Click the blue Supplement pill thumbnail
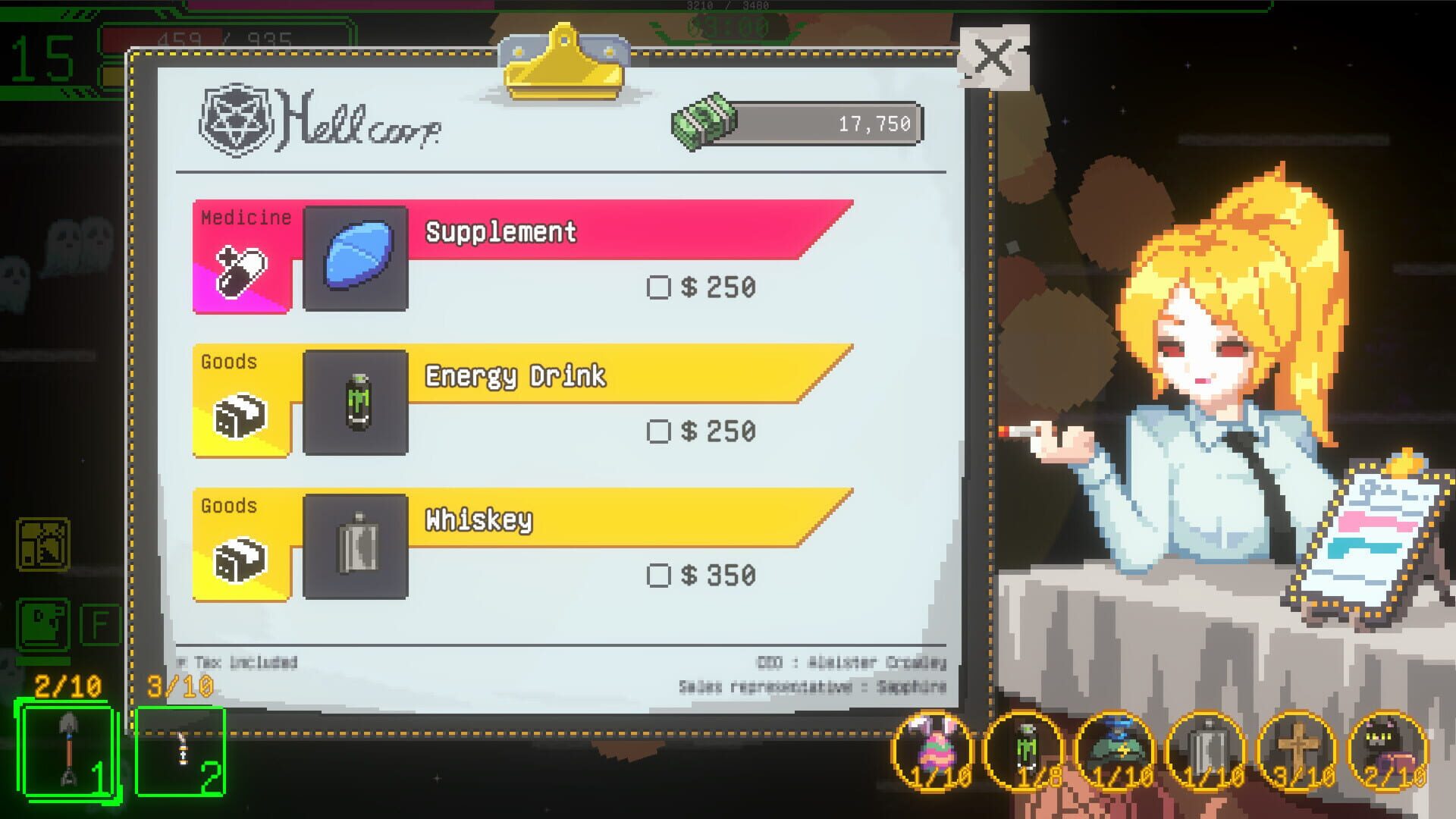 356,259
